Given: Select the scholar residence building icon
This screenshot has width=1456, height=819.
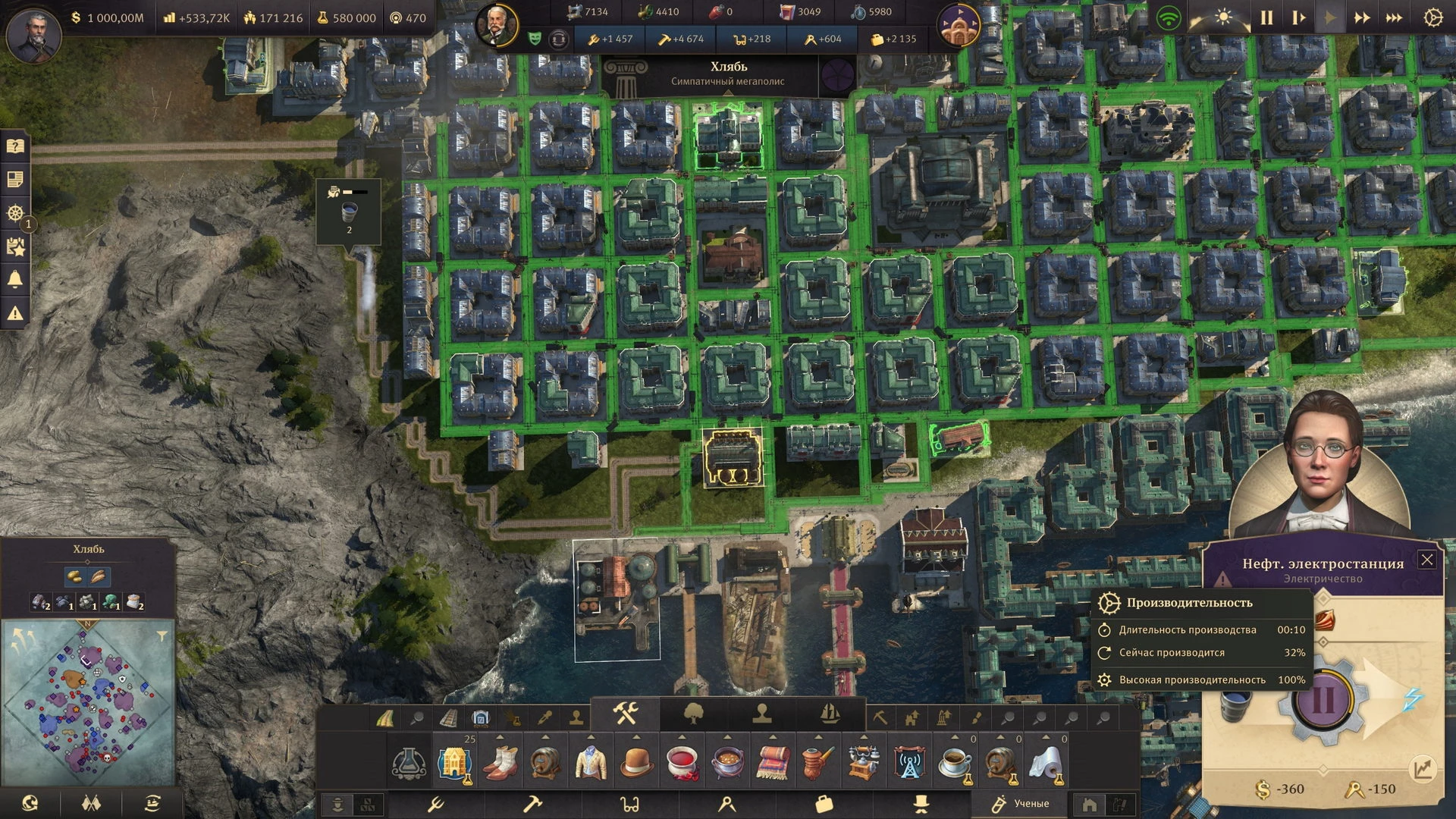Looking at the screenshot, I should (454, 762).
